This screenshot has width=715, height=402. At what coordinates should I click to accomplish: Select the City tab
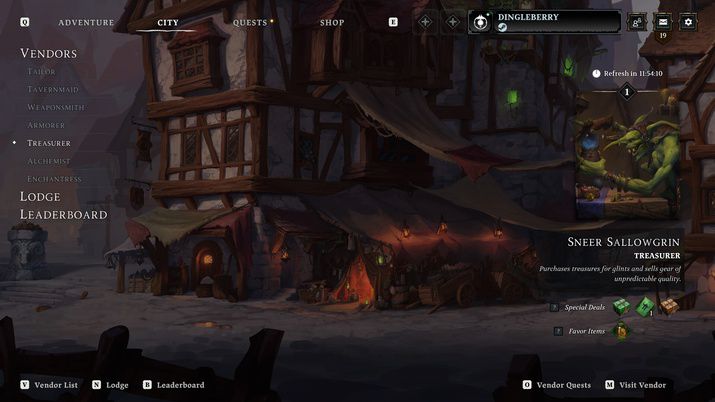click(167, 22)
